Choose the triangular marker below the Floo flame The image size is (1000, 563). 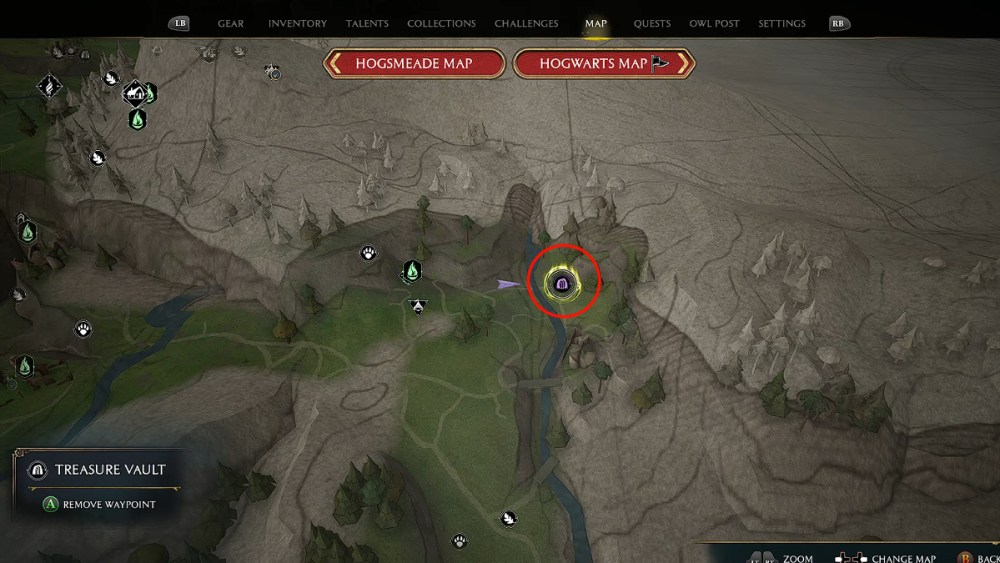(x=417, y=306)
